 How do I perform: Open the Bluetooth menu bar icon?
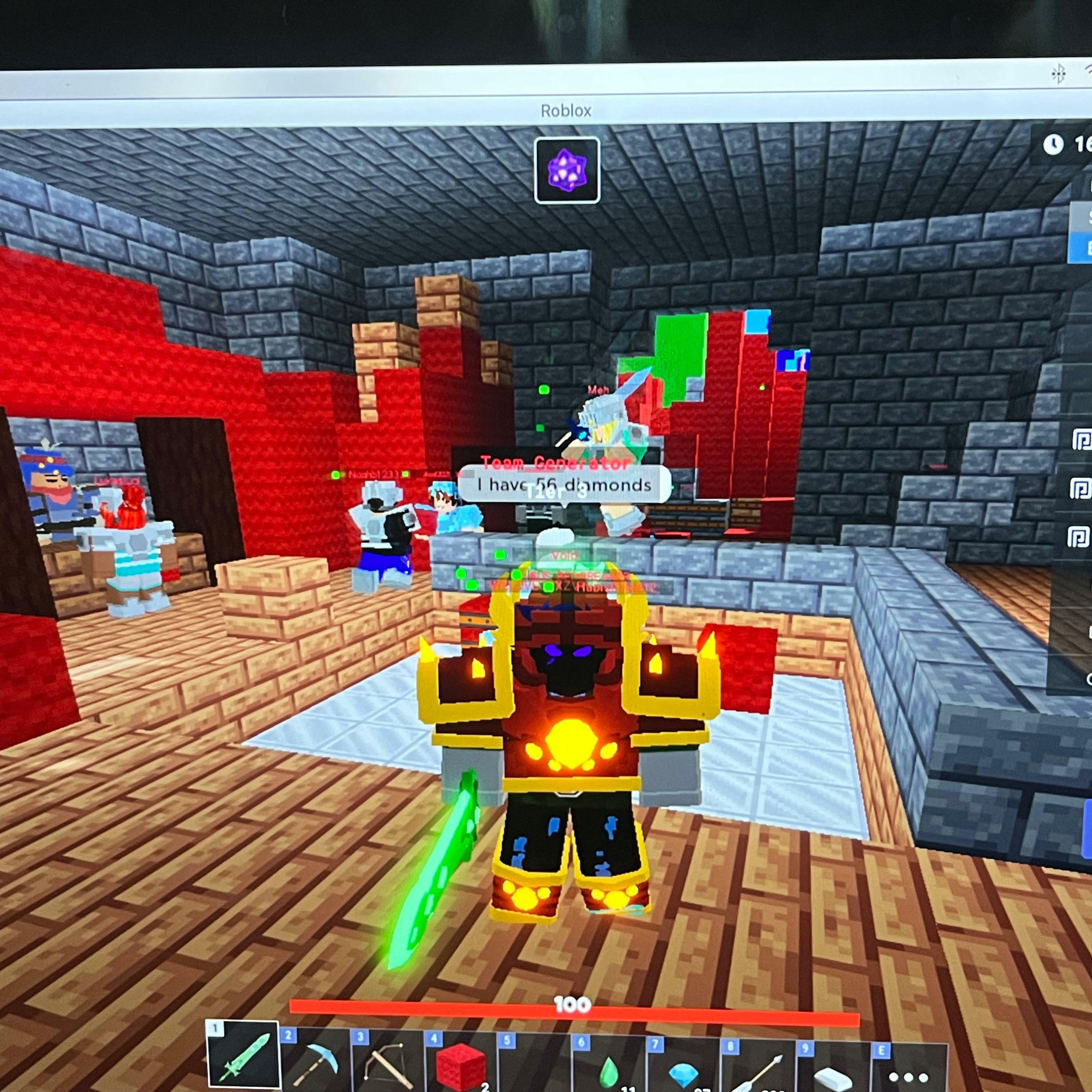tap(1058, 74)
